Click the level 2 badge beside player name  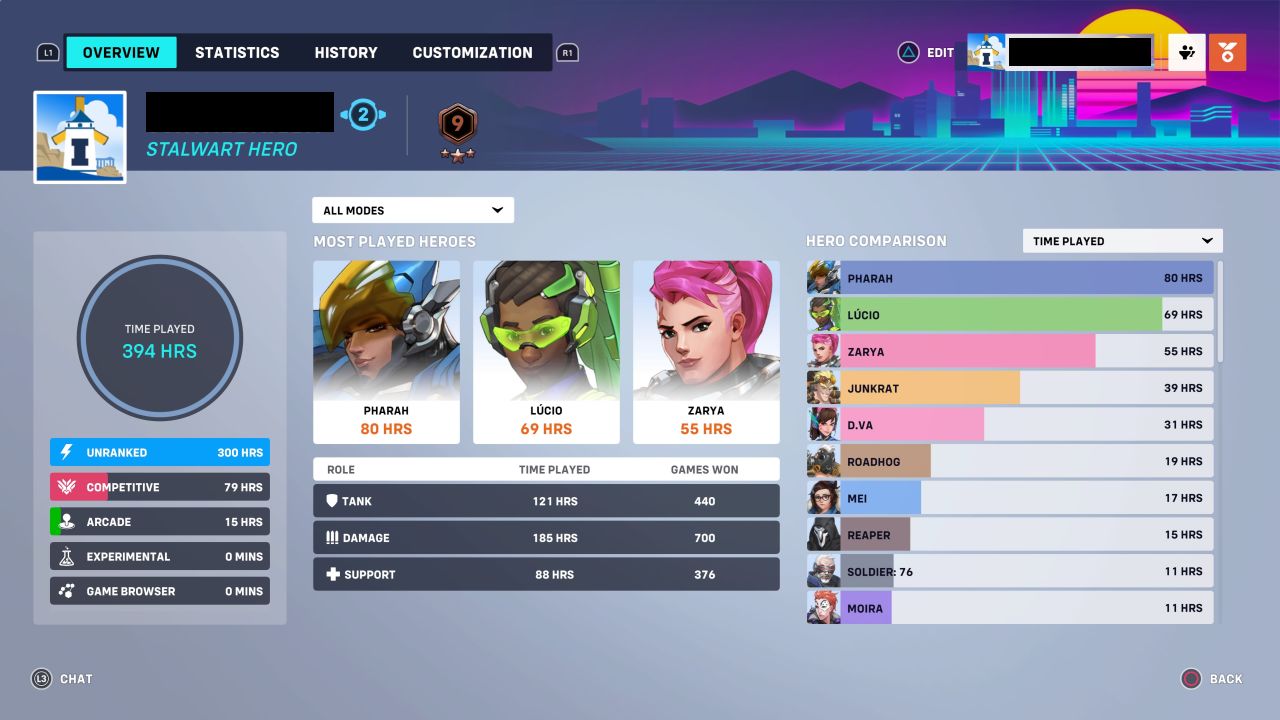[363, 114]
